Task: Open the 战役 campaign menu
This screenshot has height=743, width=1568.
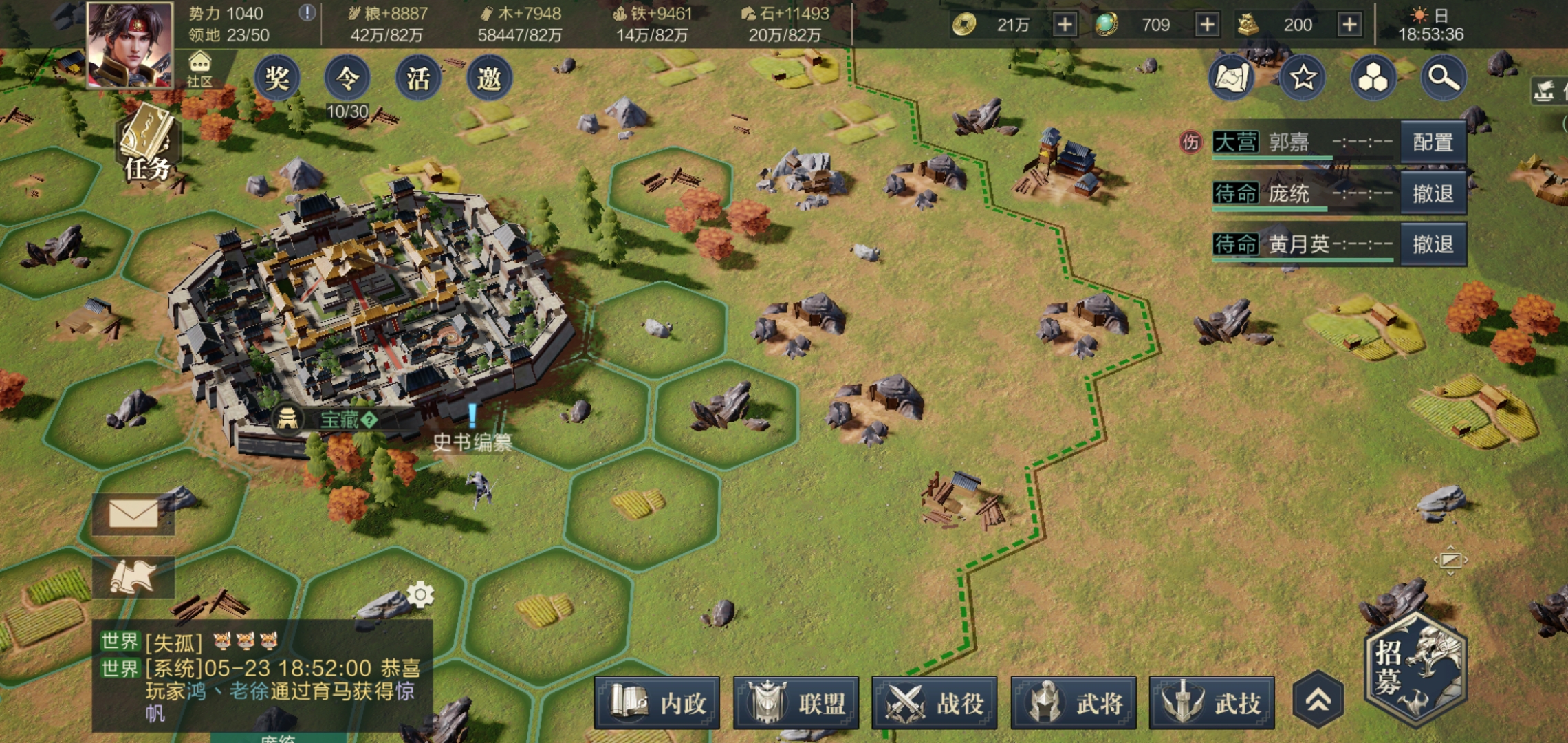Action: [x=935, y=703]
